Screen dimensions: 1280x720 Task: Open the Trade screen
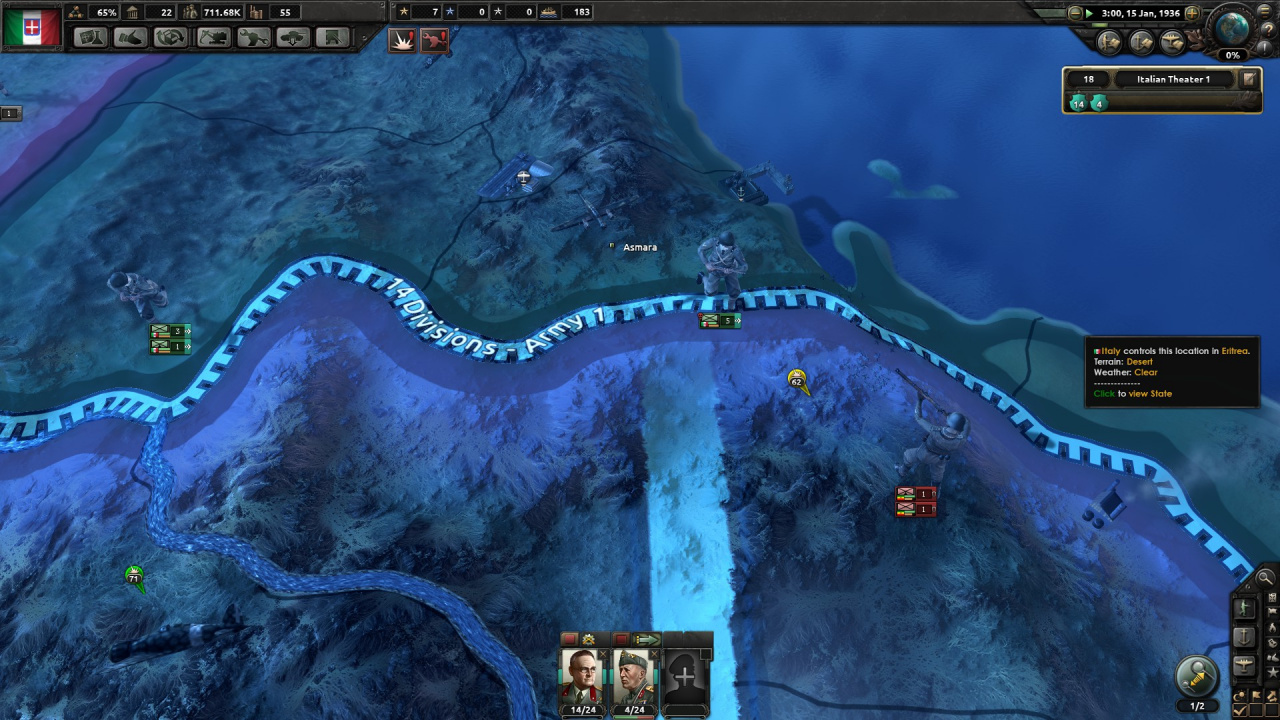(172, 38)
